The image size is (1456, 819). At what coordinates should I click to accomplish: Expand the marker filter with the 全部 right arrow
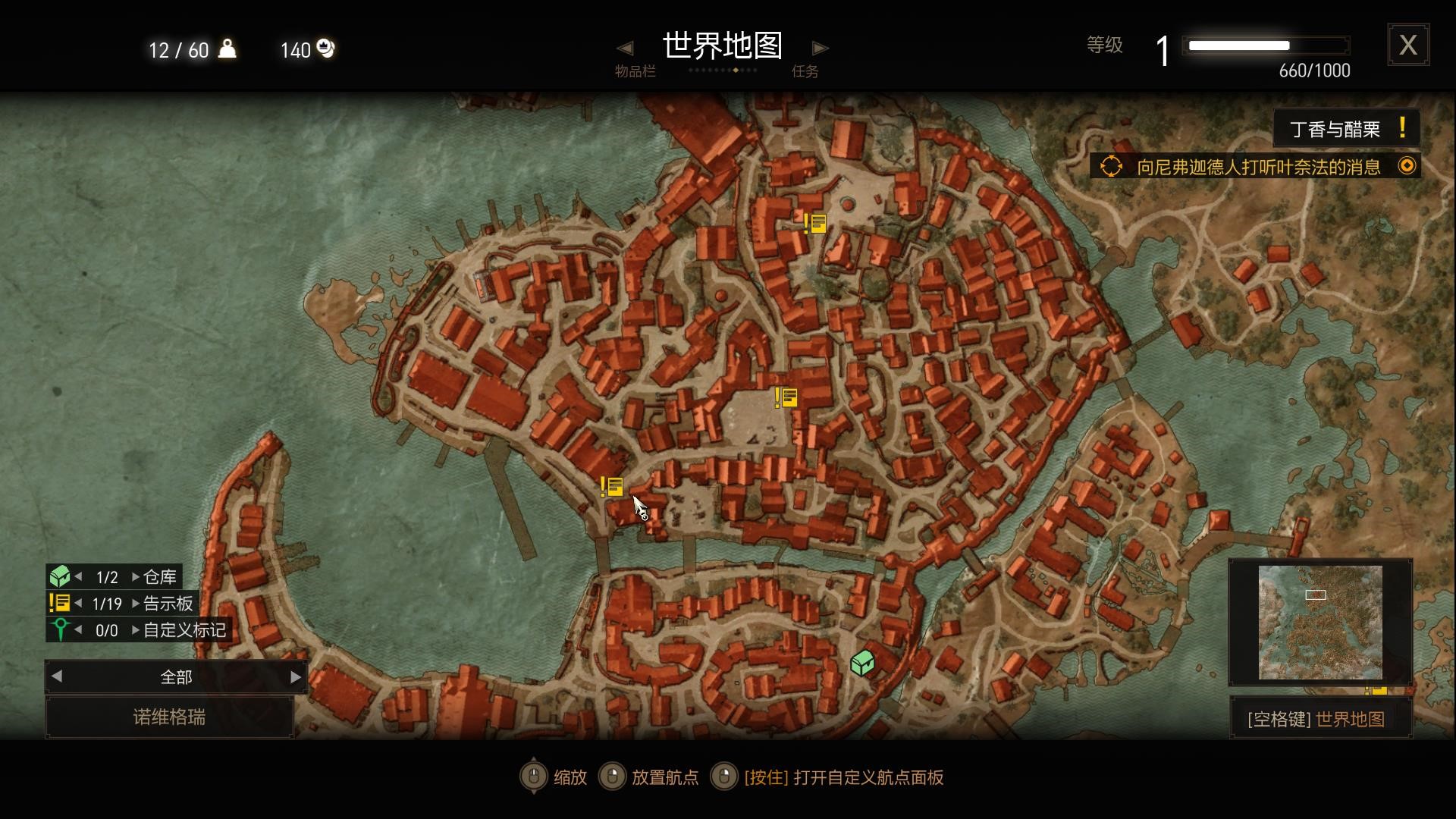point(294,676)
